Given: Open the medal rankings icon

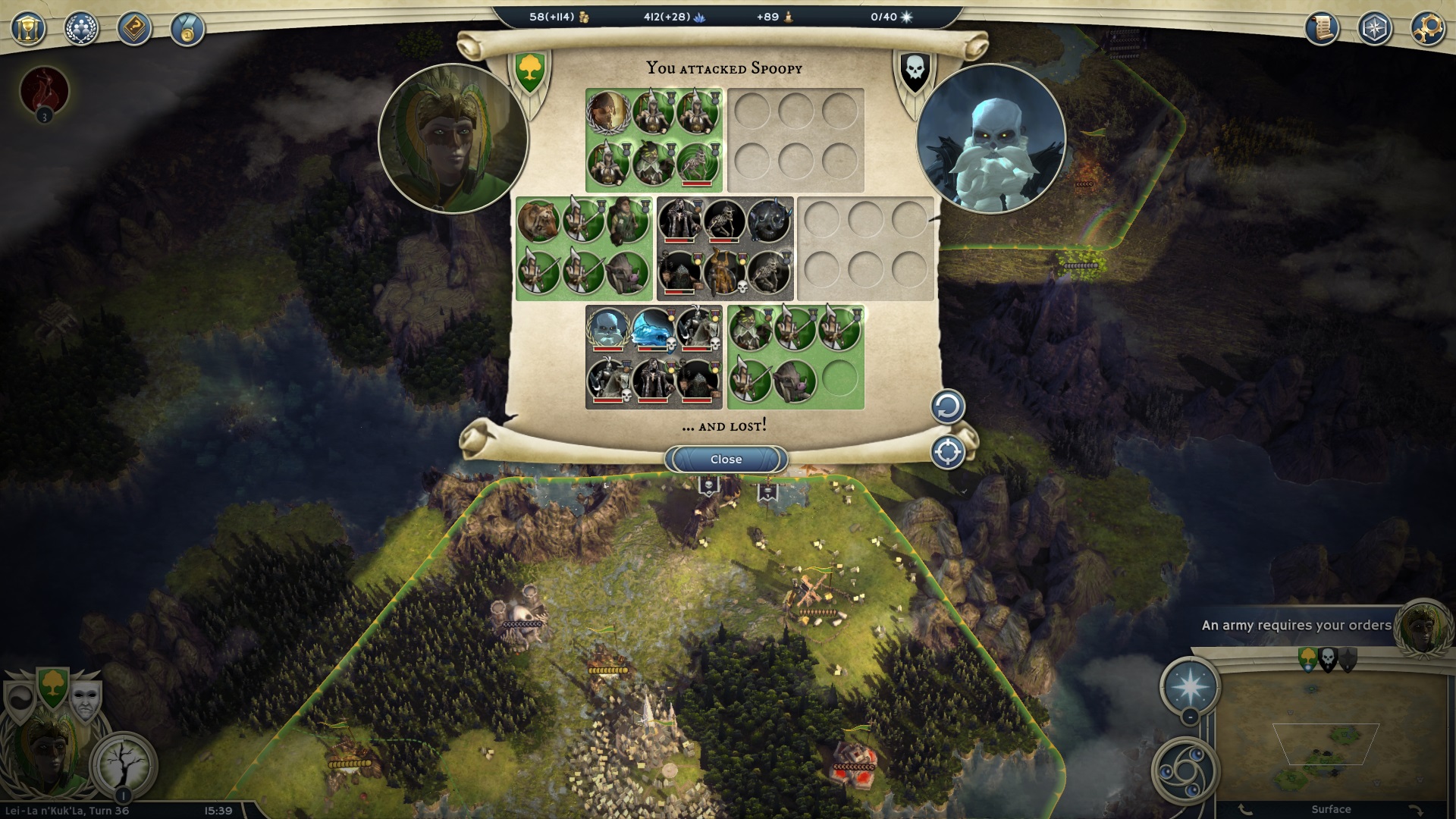Looking at the screenshot, I should [x=187, y=29].
